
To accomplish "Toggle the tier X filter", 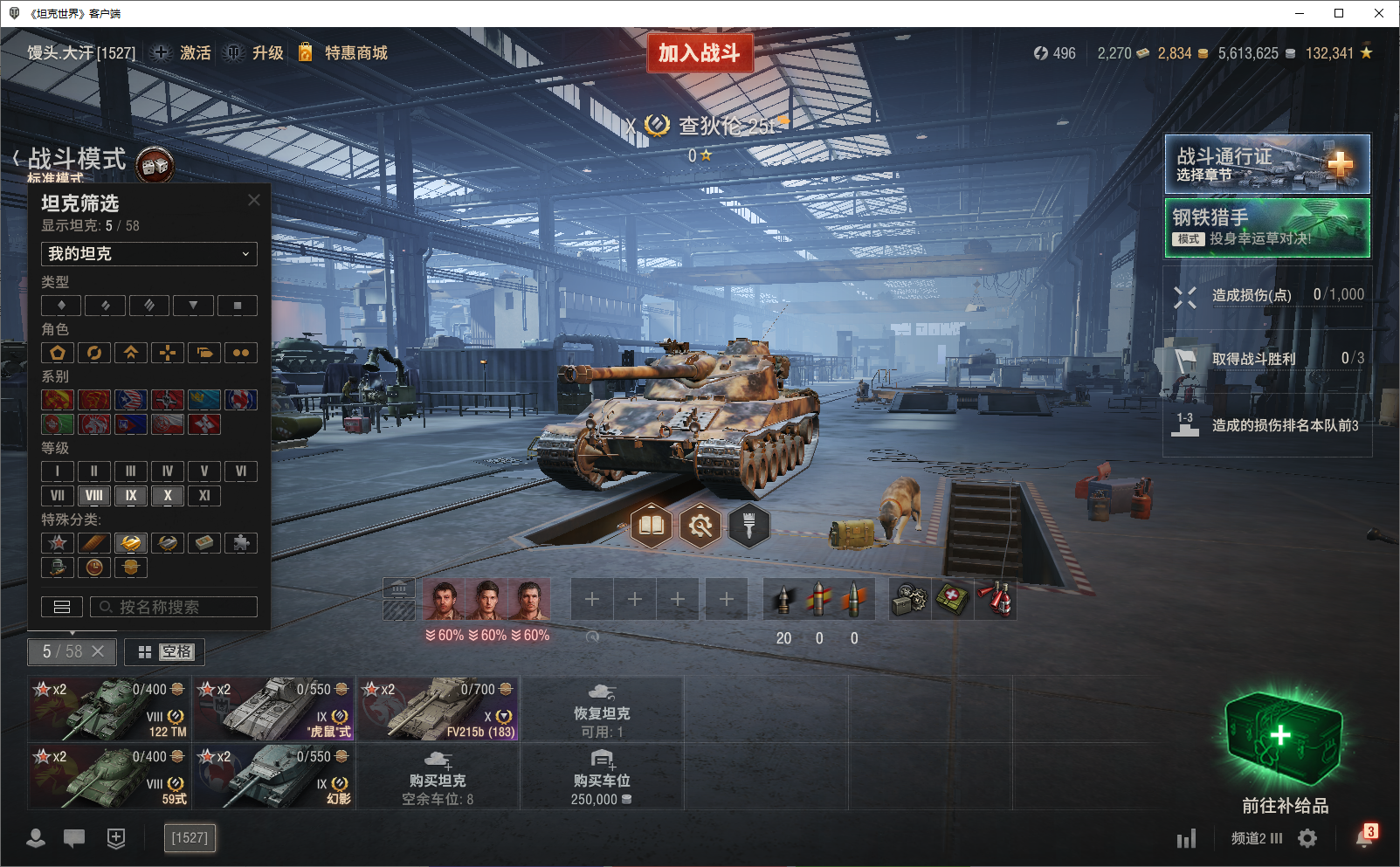I will 168,495.
